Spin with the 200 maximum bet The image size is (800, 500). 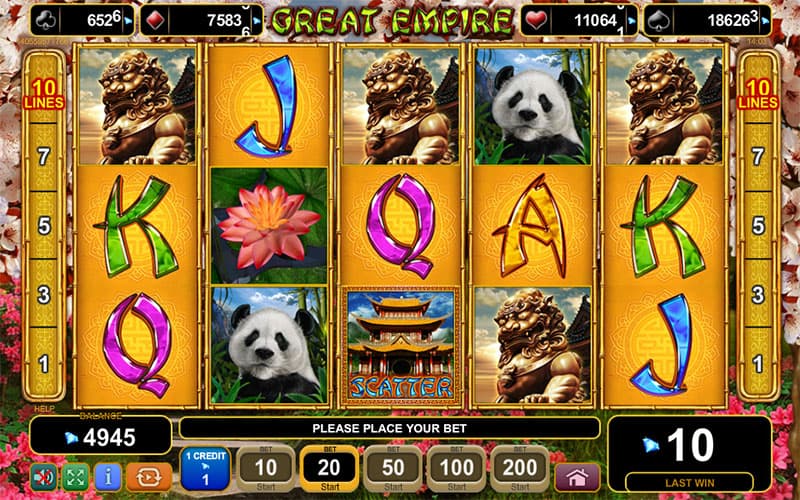(518, 467)
